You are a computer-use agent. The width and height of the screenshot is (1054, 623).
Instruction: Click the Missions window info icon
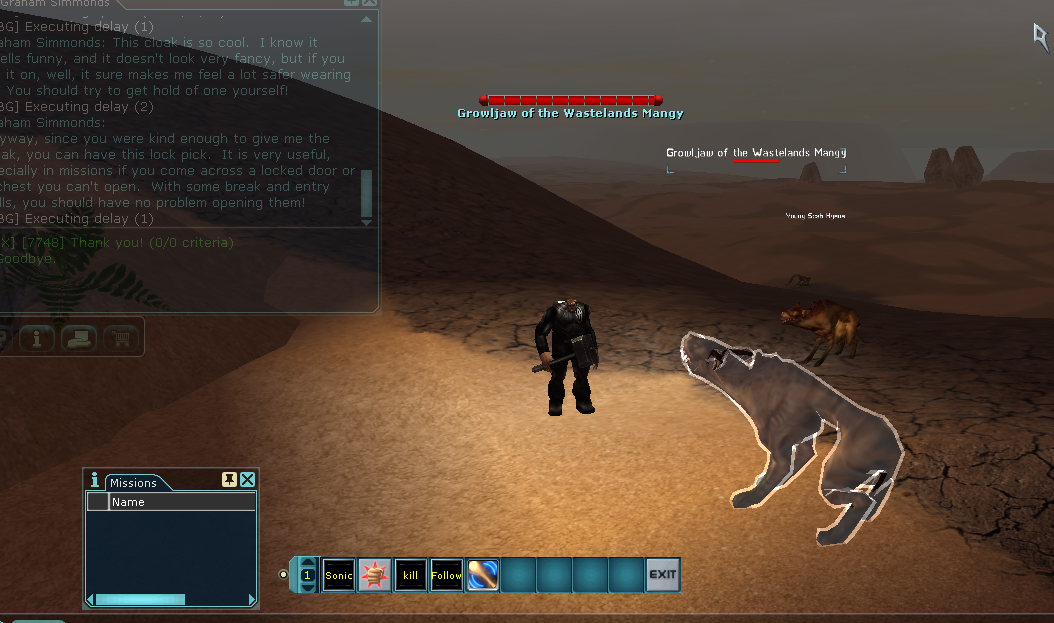[x=95, y=480]
